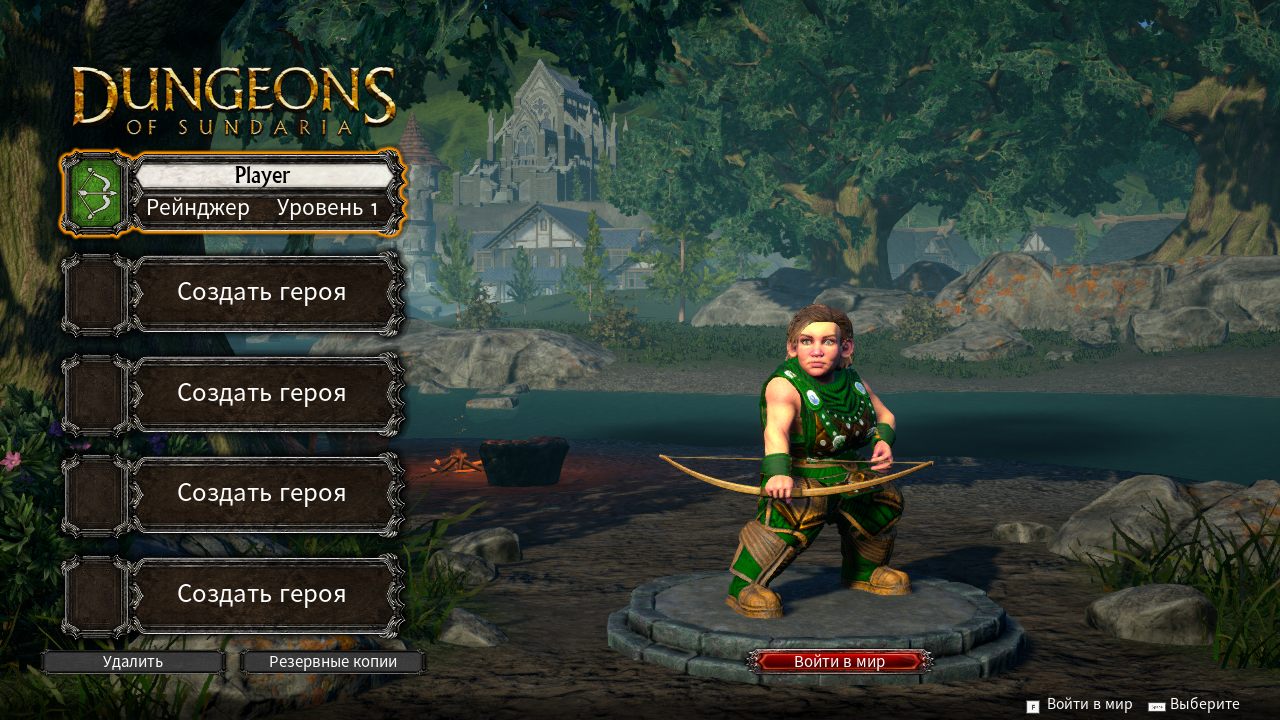Open the second Создать героя option
The height and width of the screenshot is (720, 1280).
click(x=262, y=393)
